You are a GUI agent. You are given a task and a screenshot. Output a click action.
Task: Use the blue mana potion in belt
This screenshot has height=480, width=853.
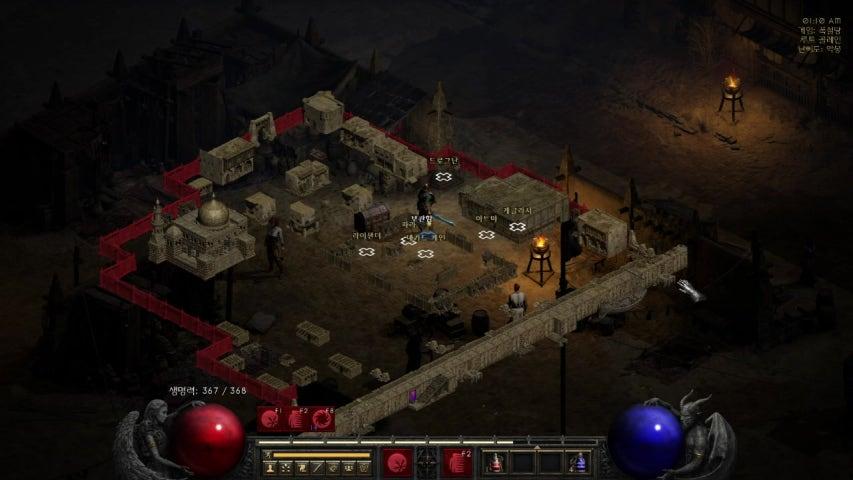pyautogui.click(x=578, y=462)
